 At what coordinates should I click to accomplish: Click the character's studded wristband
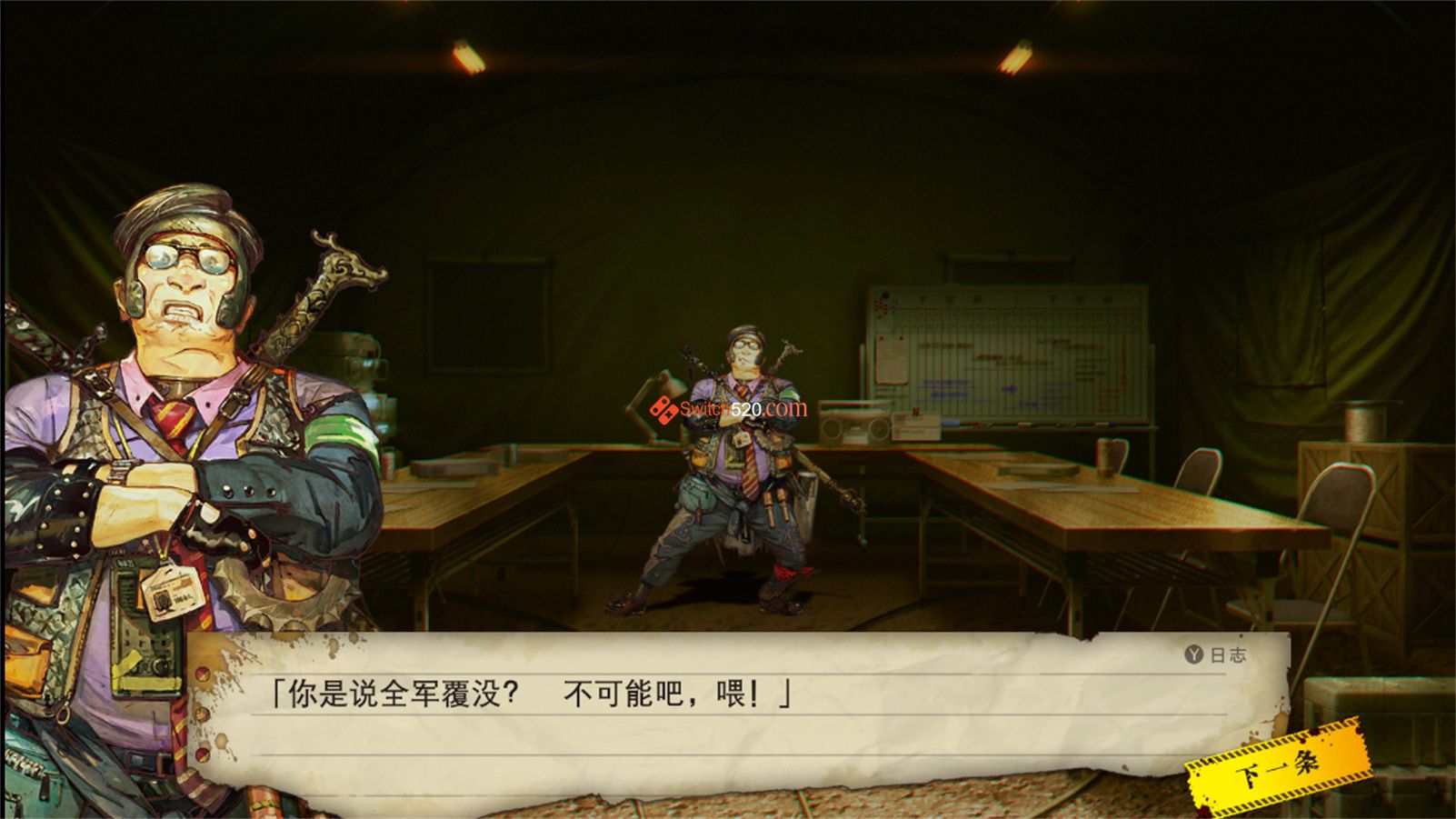[68, 516]
